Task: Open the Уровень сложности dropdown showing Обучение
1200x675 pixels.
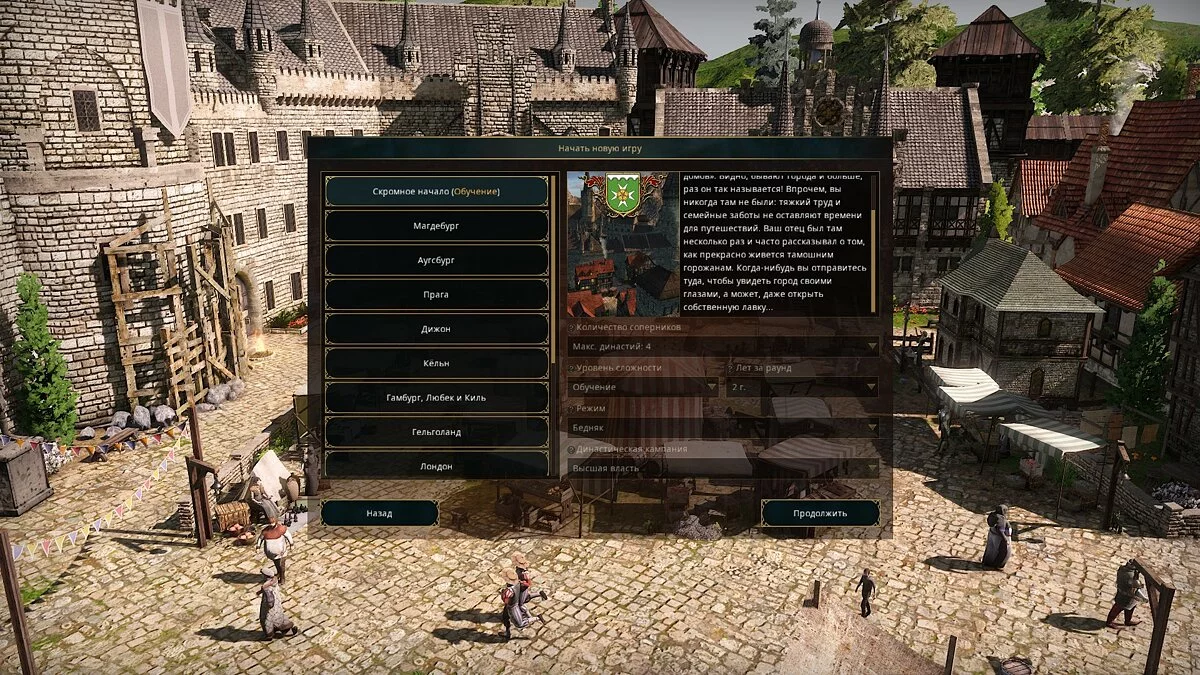Action: 643,386
